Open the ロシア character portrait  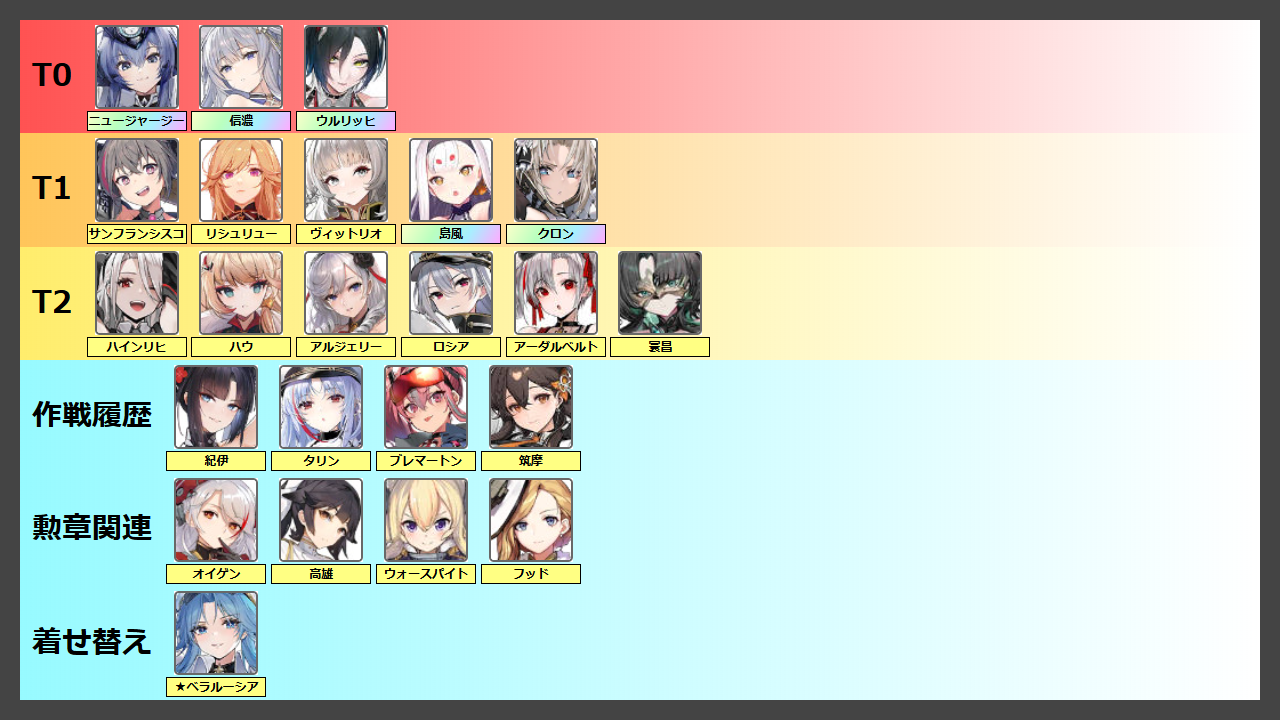(451, 293)
